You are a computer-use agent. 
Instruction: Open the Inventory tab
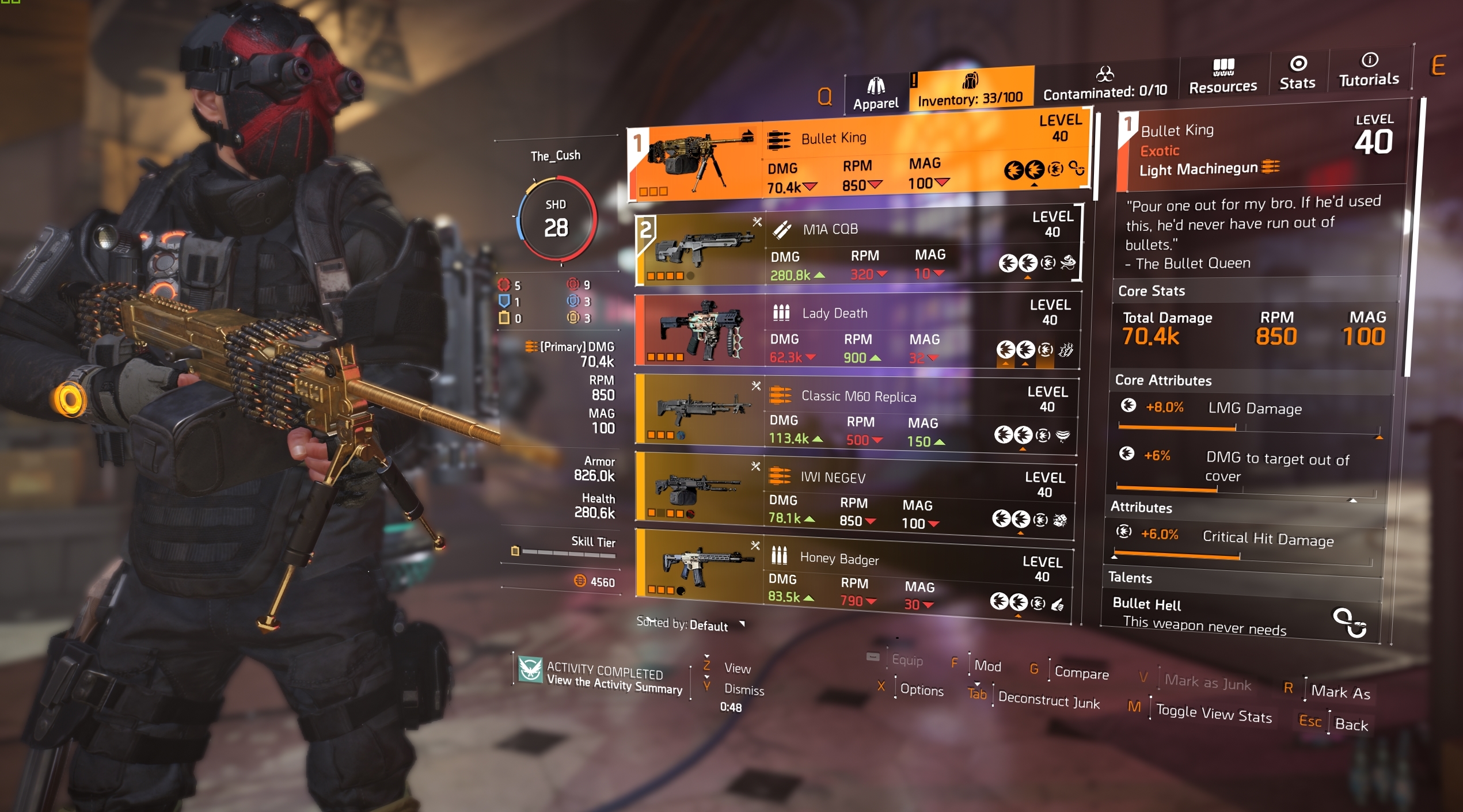click(x=970, y=90)
